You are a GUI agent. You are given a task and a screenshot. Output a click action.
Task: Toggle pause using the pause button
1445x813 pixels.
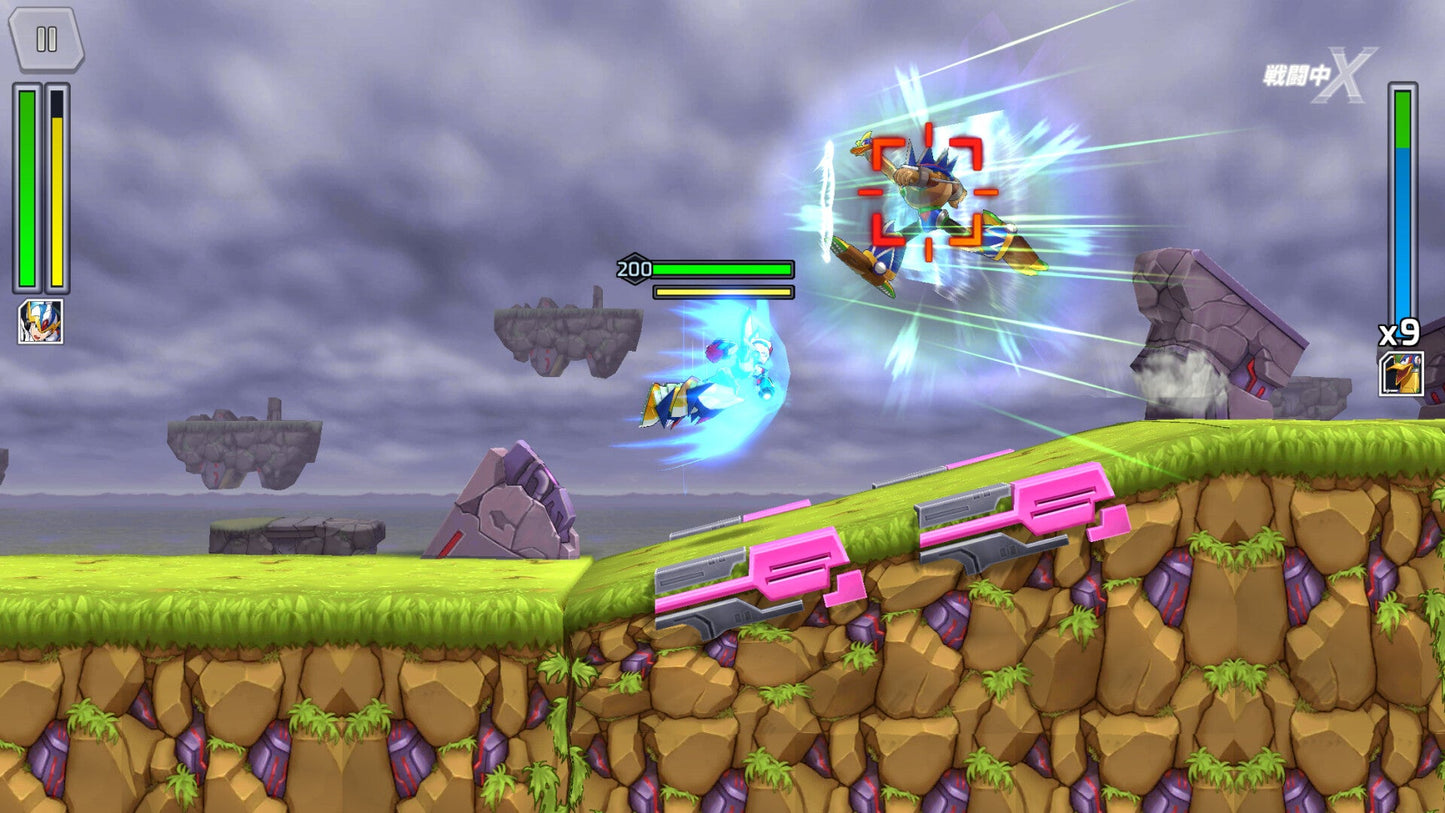pos(44,40)
